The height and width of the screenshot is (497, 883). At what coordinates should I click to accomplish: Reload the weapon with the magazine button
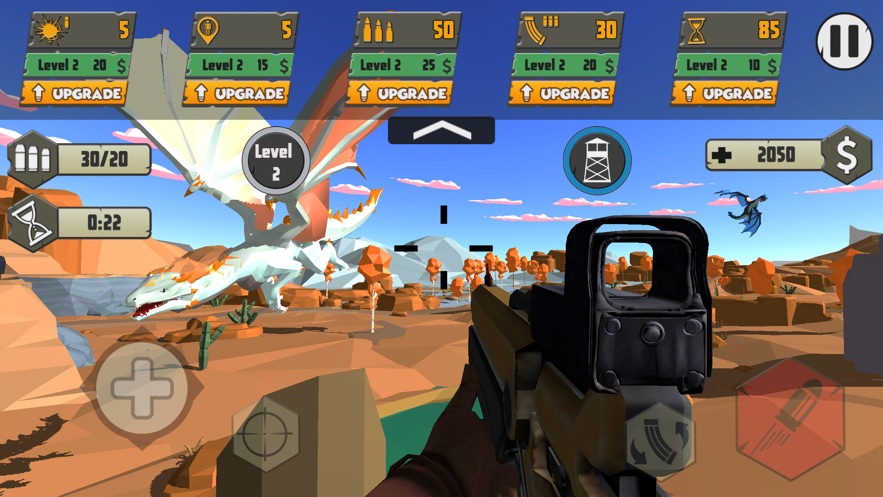click(660, 437)
